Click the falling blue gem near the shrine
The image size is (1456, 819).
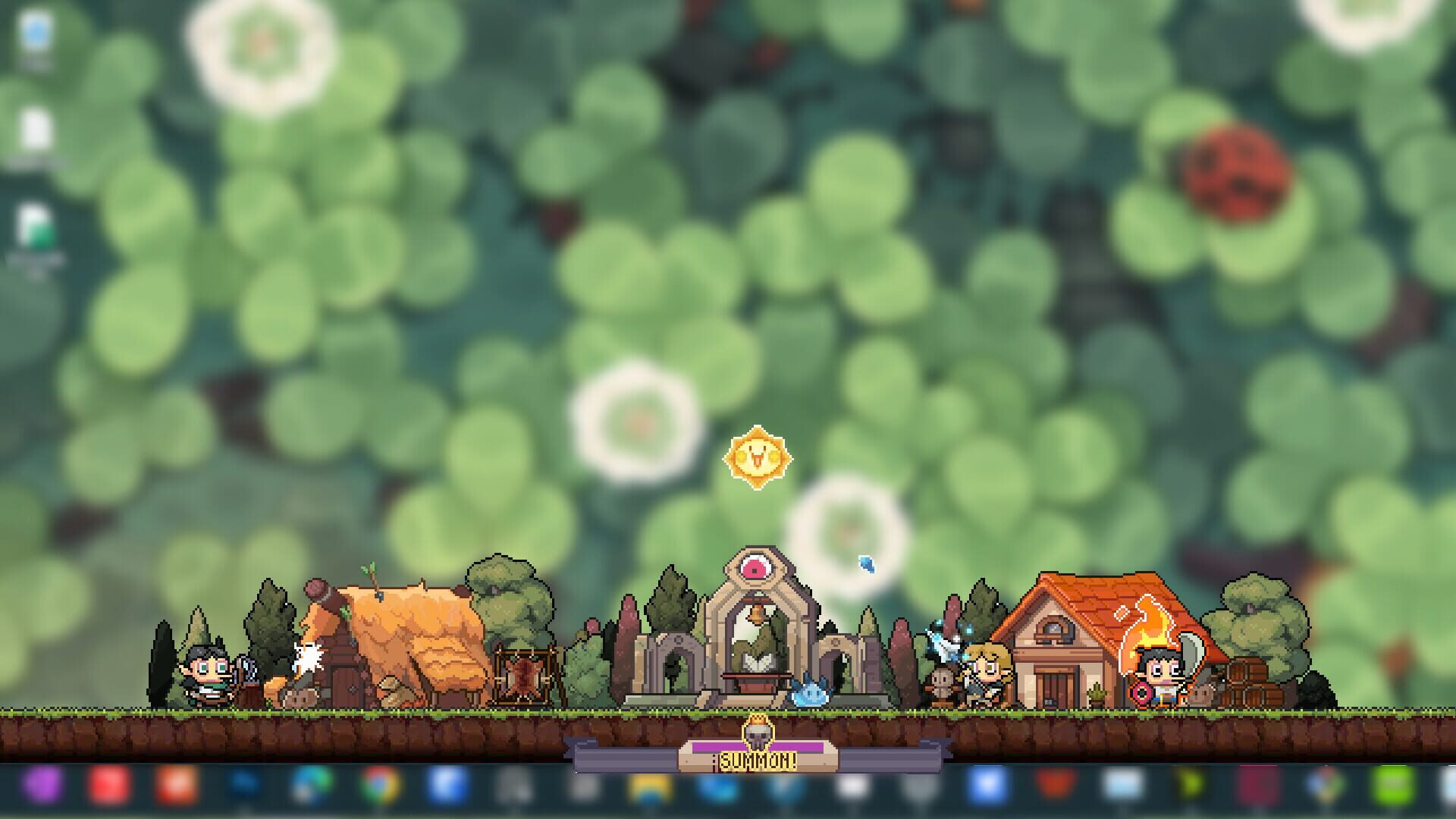864,563
